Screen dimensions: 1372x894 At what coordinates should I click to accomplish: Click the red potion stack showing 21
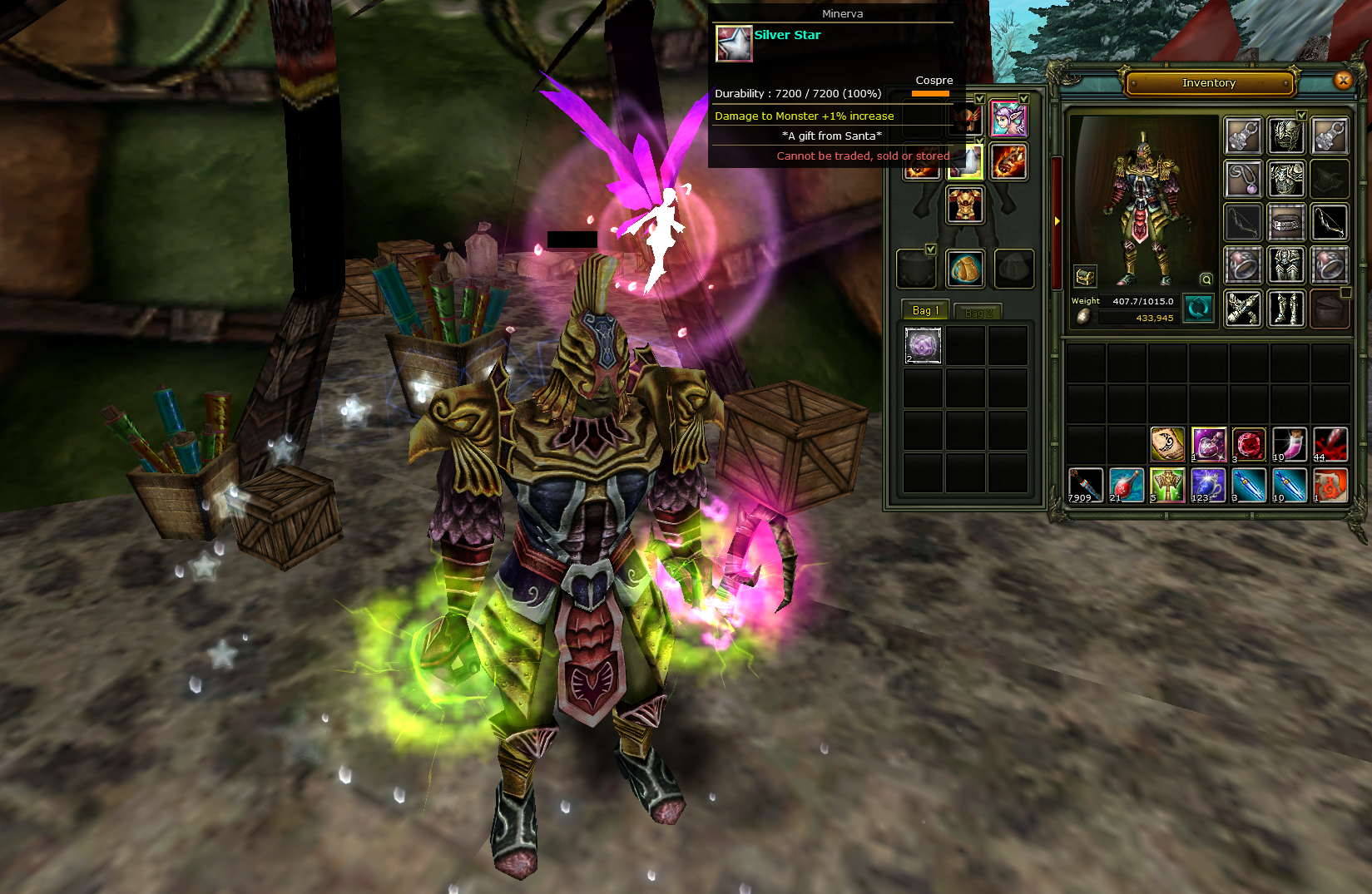[x=1126, y=484]
